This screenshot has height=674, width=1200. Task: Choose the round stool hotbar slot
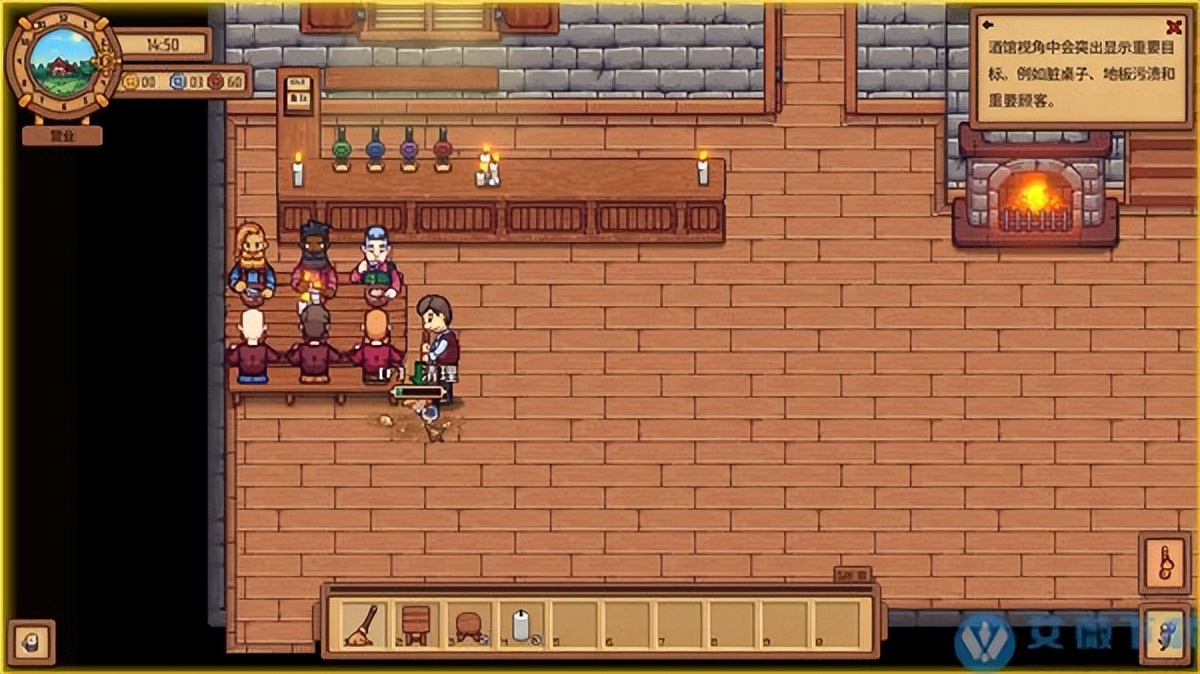tap(467, 624)
